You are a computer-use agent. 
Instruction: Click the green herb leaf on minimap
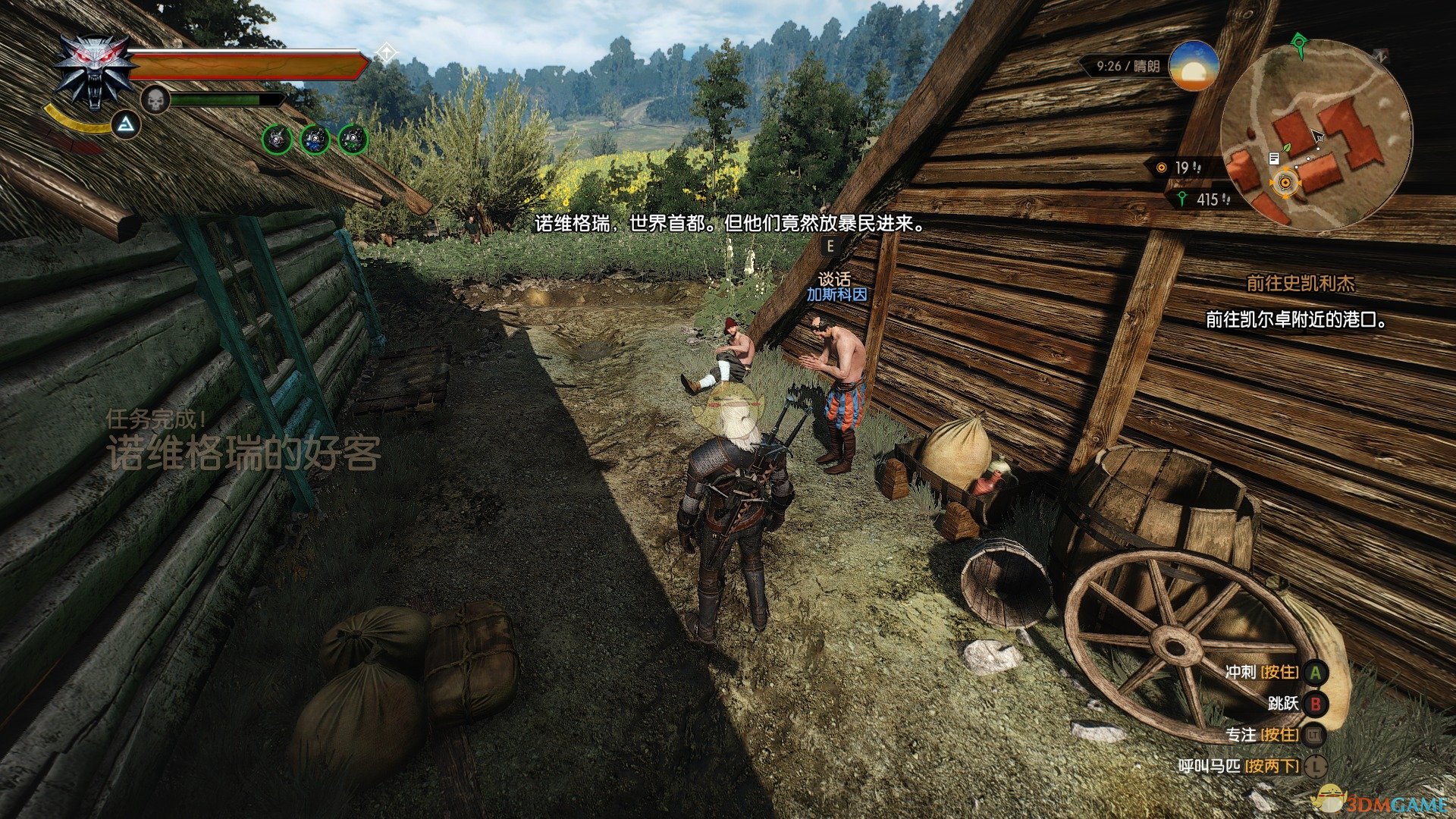(1286, 146)
